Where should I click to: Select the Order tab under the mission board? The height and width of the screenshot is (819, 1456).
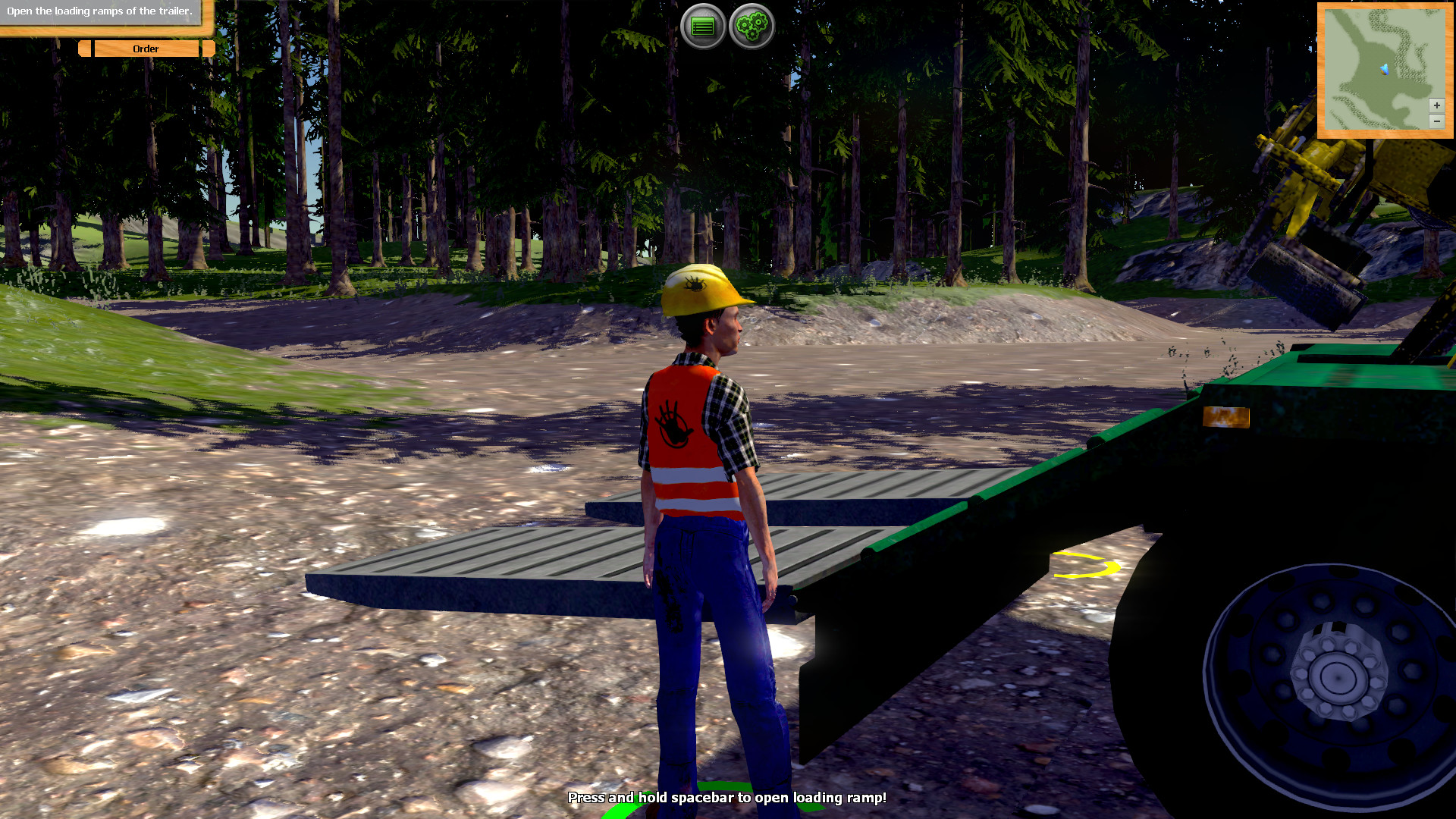coord(145,49)
